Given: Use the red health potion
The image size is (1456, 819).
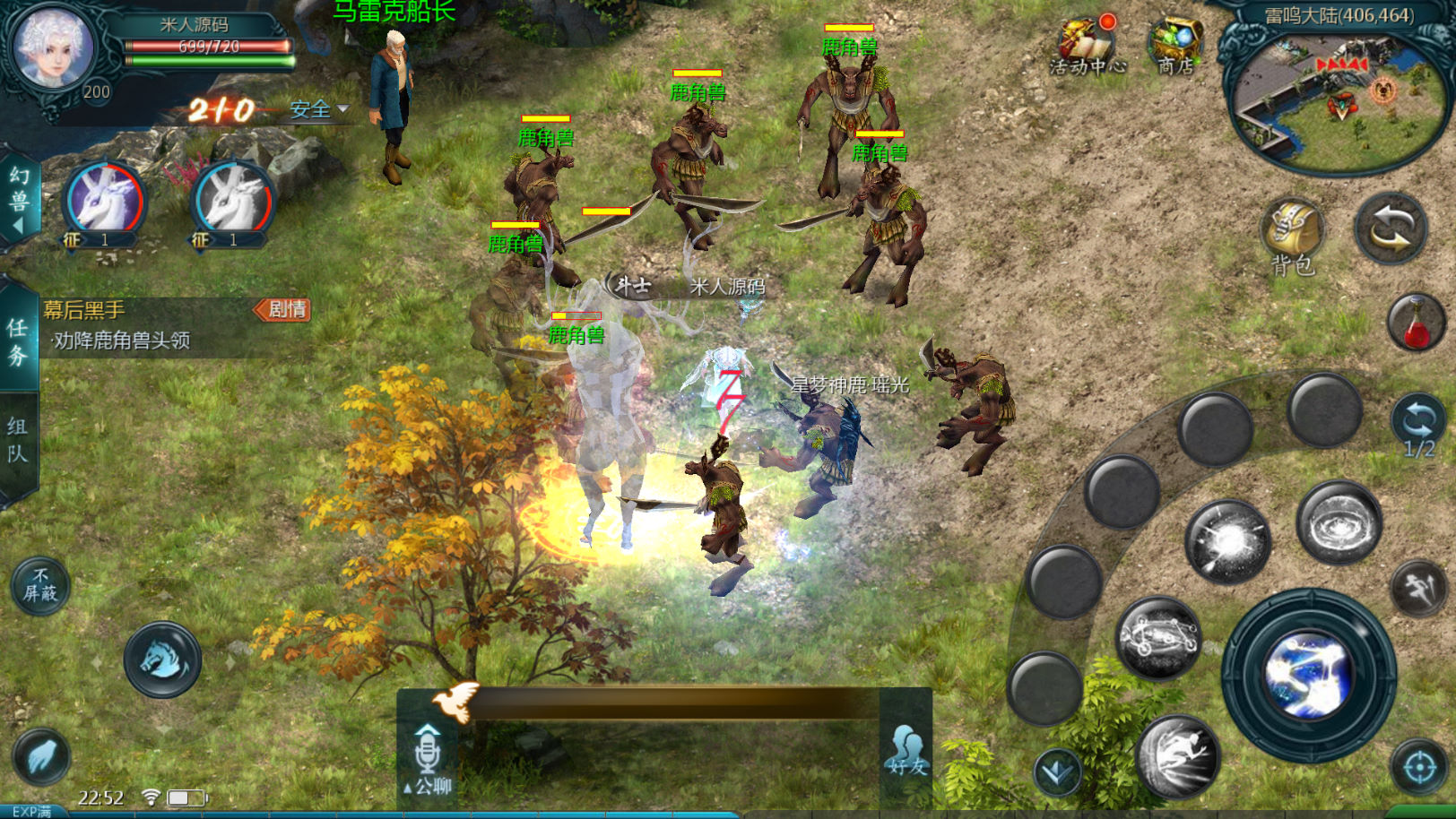Looking at the screenshot, I should (1416, 323).
